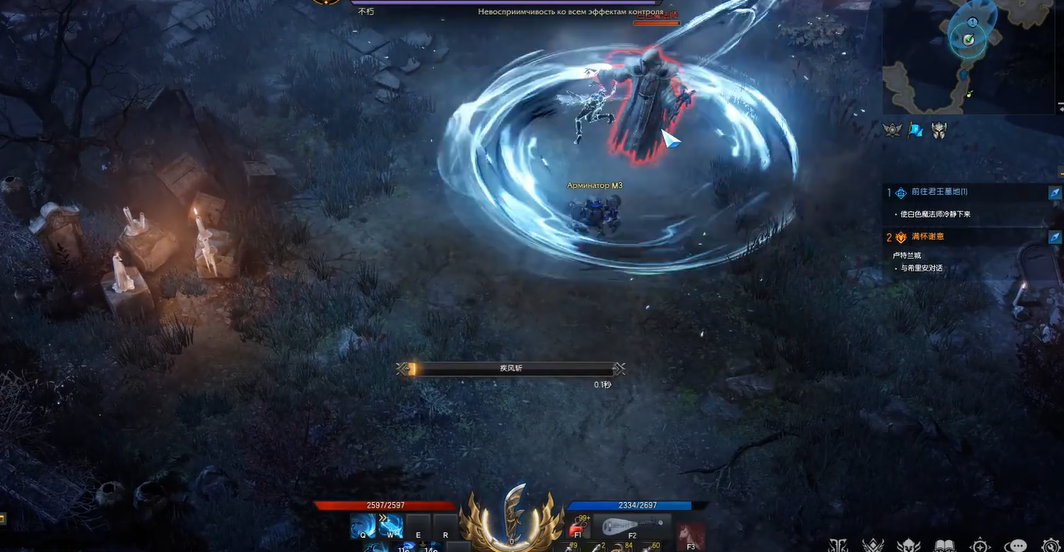Select quest 1 in the quest tracker
Screen dimensions: 1064x552
click(932, 192)
